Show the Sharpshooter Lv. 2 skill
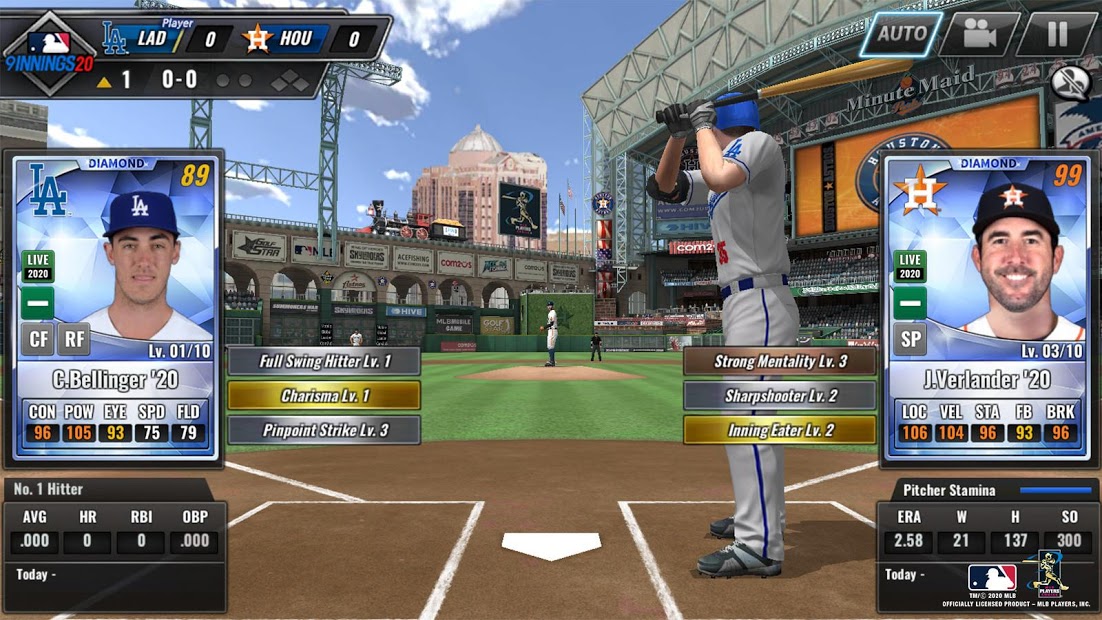The image size is (1102, 620). coord(780,396)
